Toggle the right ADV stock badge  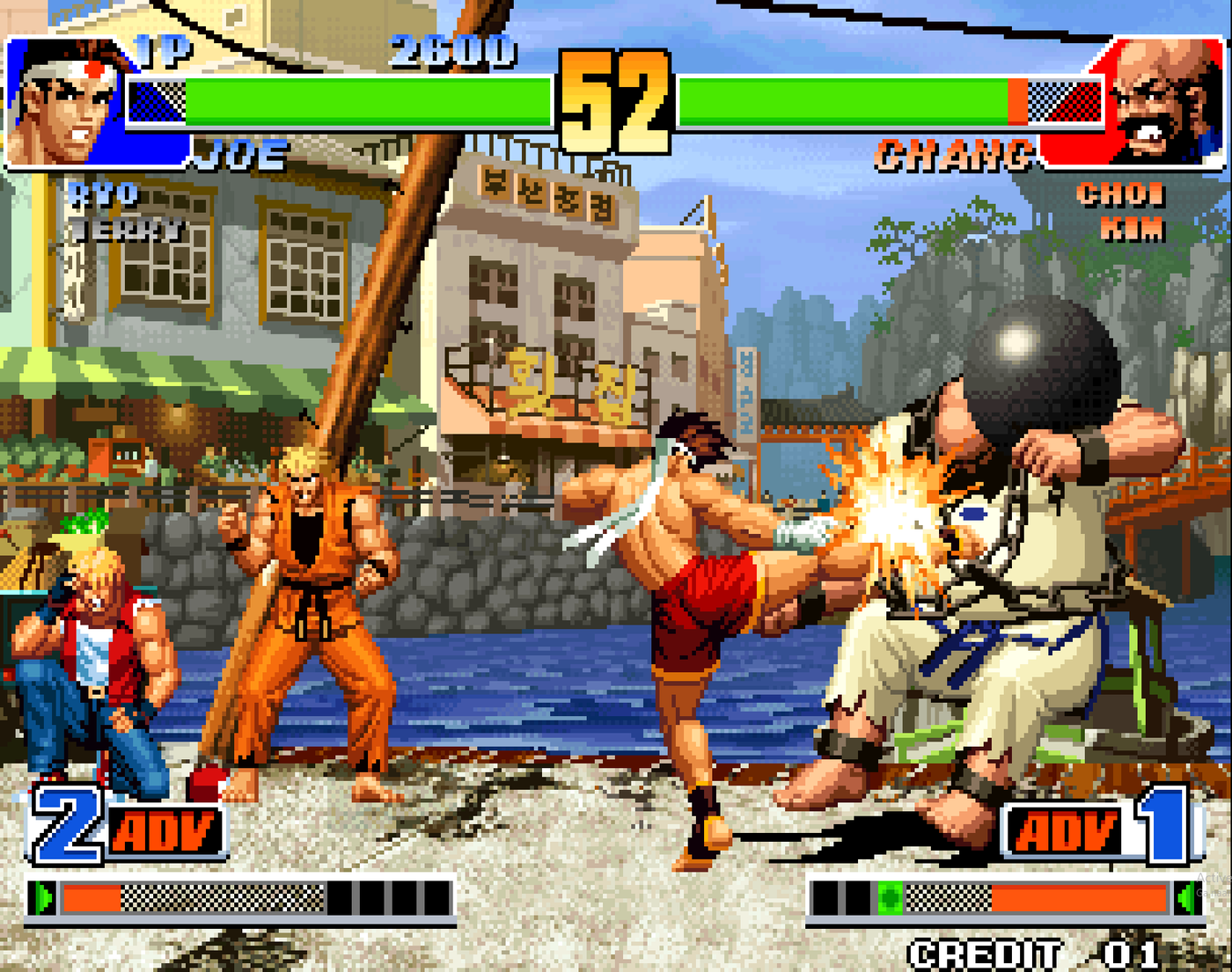1067,829
